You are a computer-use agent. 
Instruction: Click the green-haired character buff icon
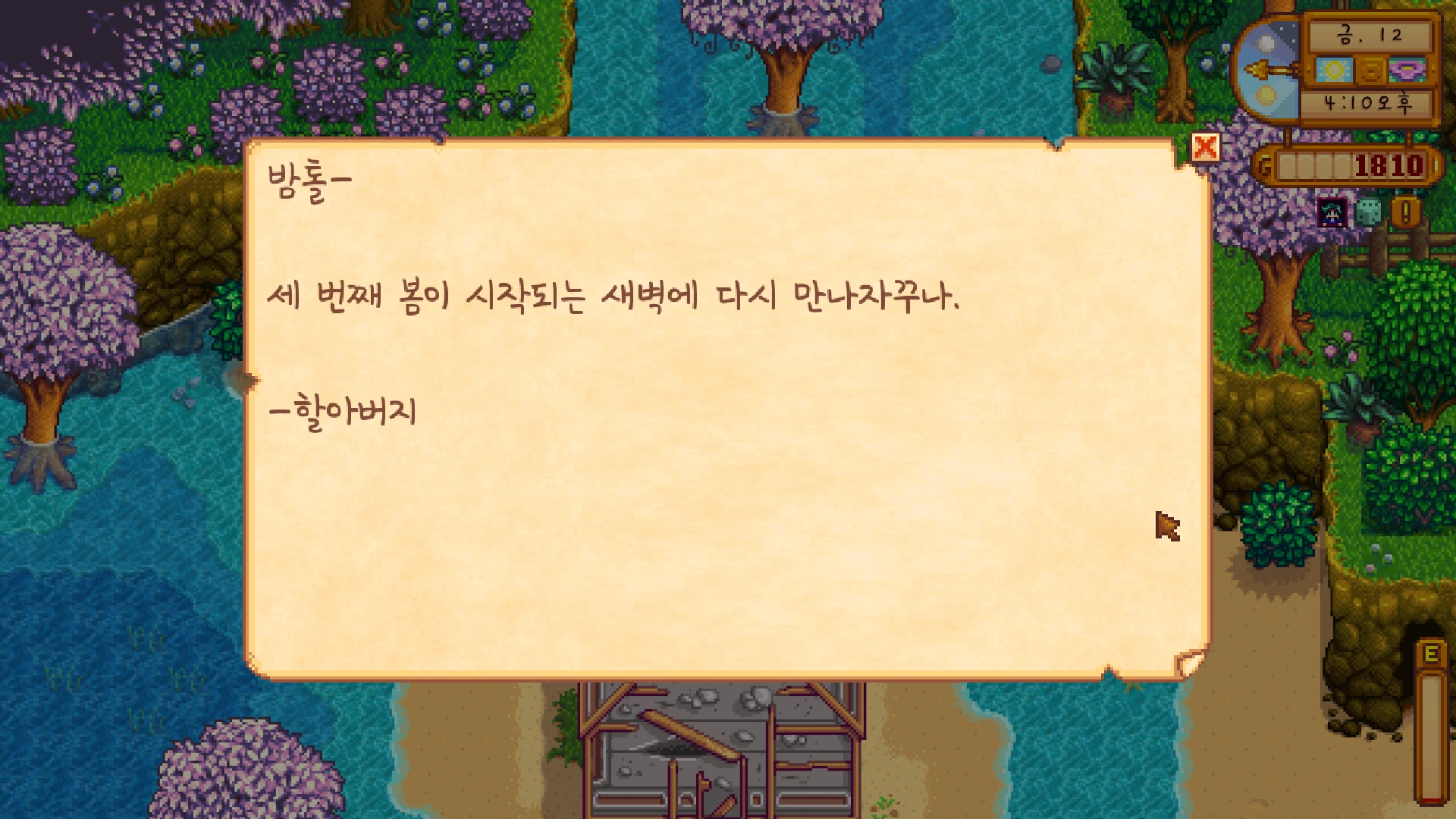(x=1332, y=213)
